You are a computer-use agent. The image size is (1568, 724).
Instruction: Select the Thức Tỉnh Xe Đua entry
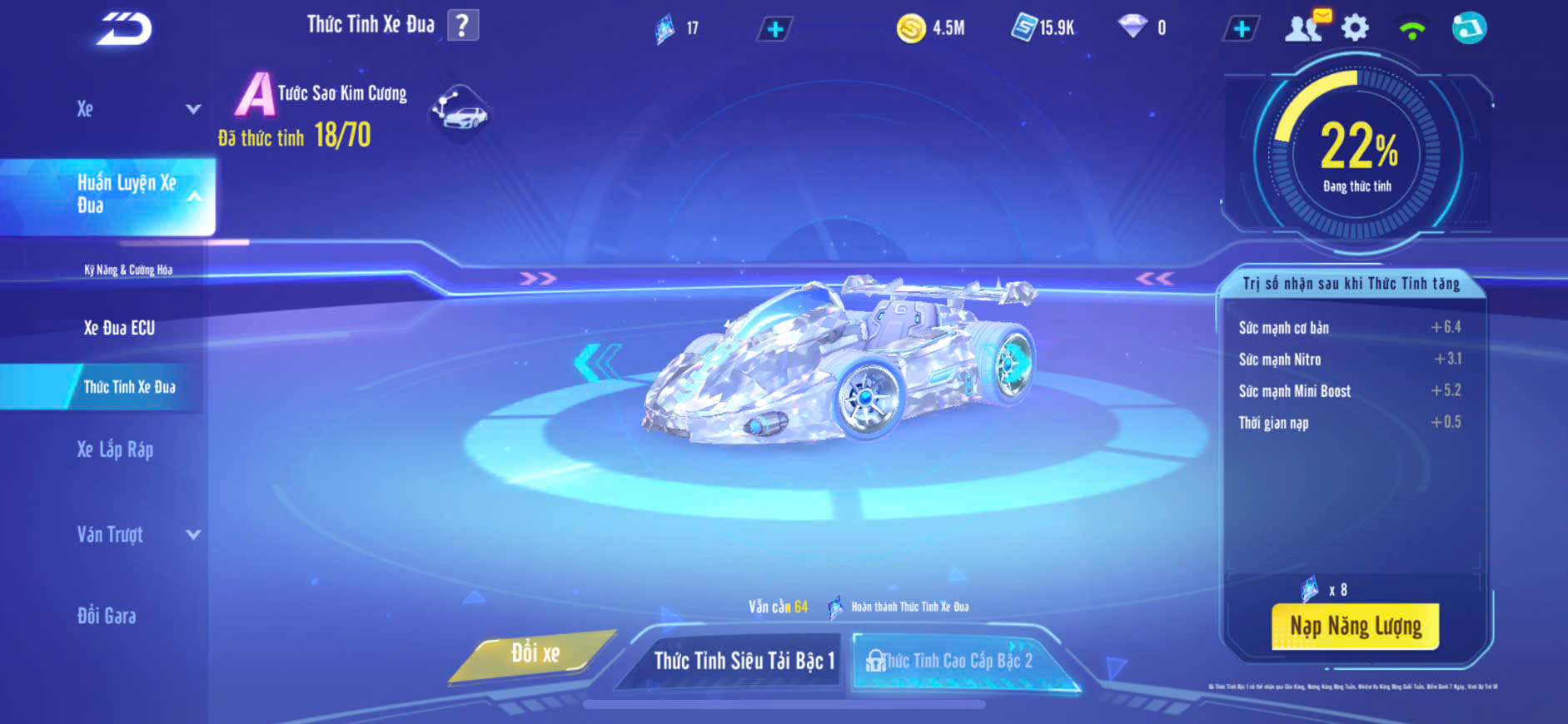coord(129,387)
